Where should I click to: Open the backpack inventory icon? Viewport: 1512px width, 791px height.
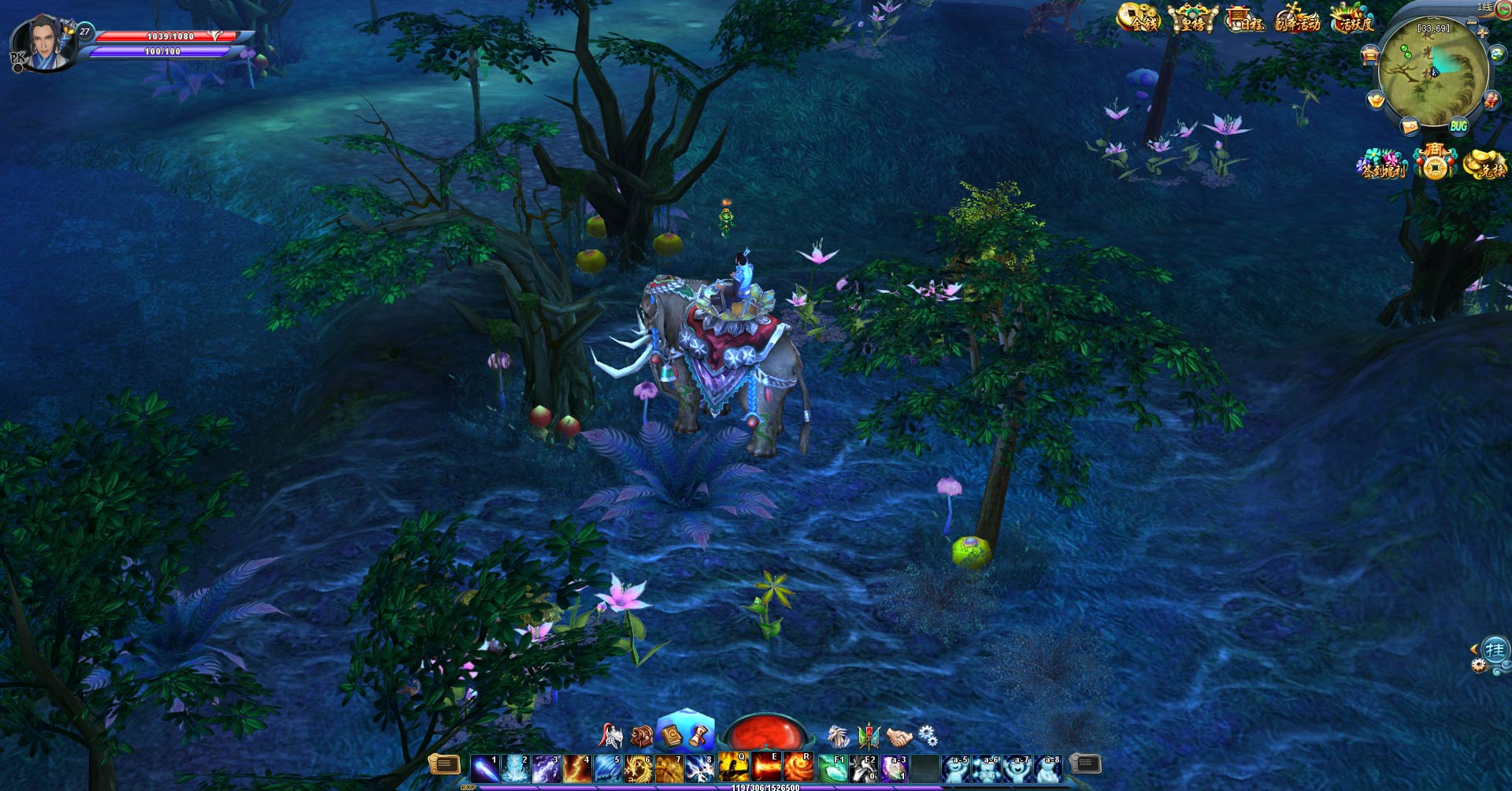click(642, 737)
